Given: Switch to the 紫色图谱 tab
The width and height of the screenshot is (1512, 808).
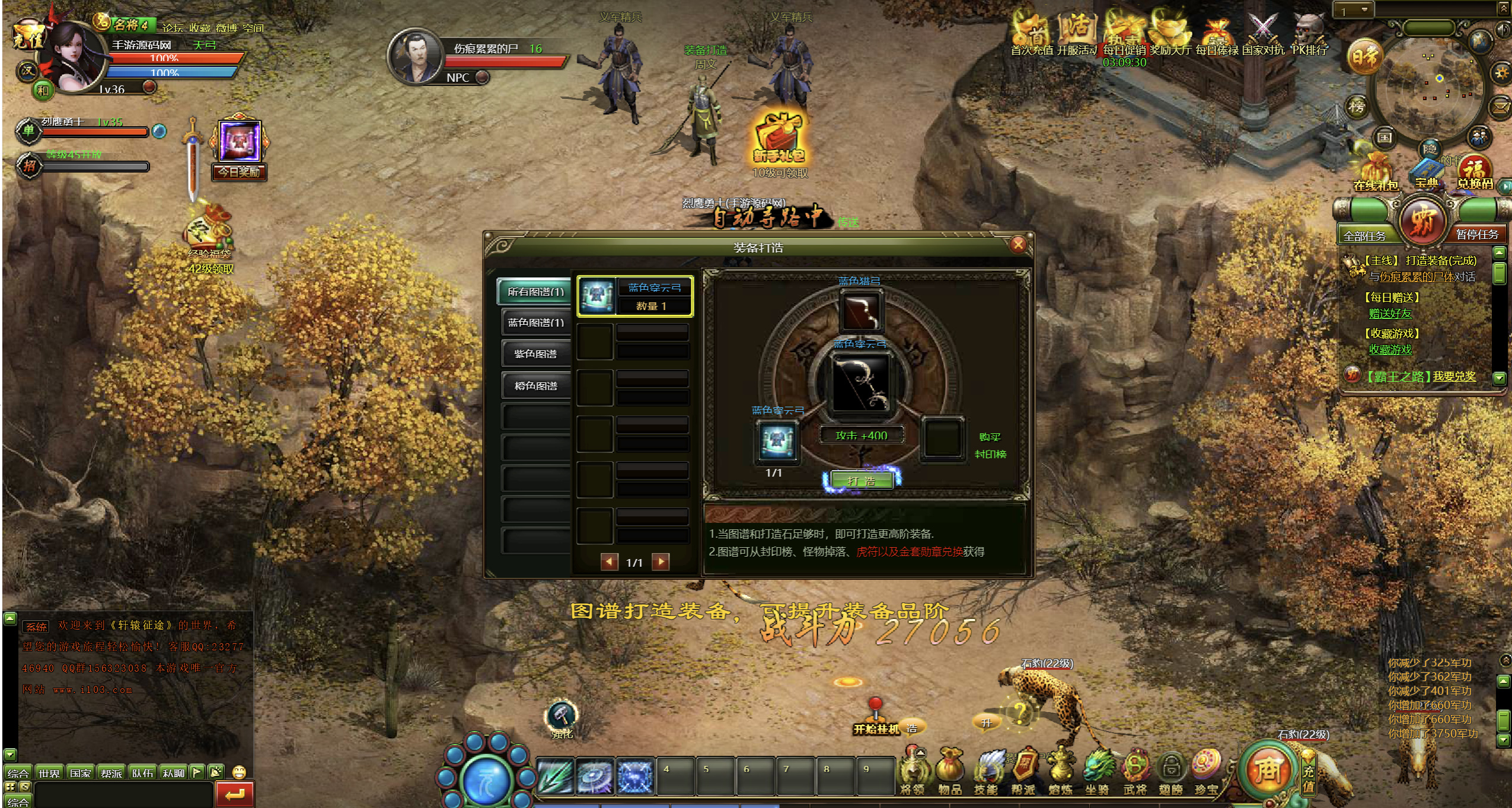Looking at the screenshot, I should click(x=535, y=354).
